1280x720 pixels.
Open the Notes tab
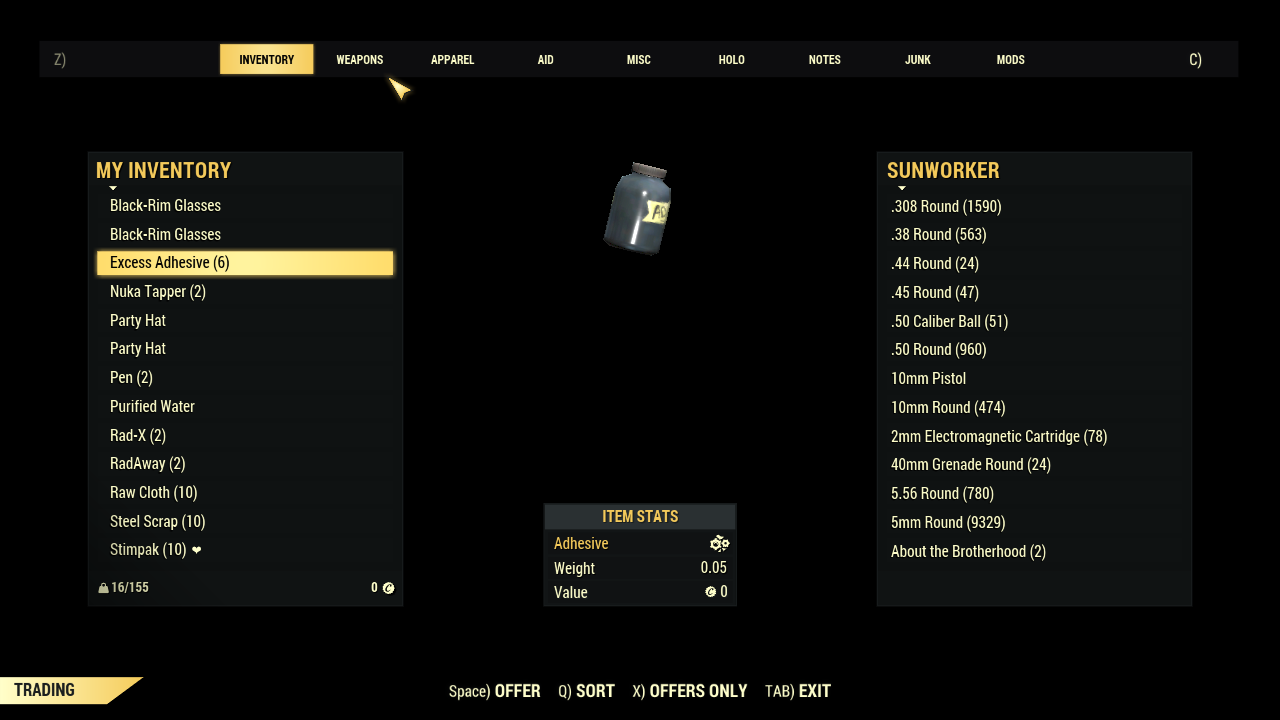pyautogui.click(x=824, y=60)
